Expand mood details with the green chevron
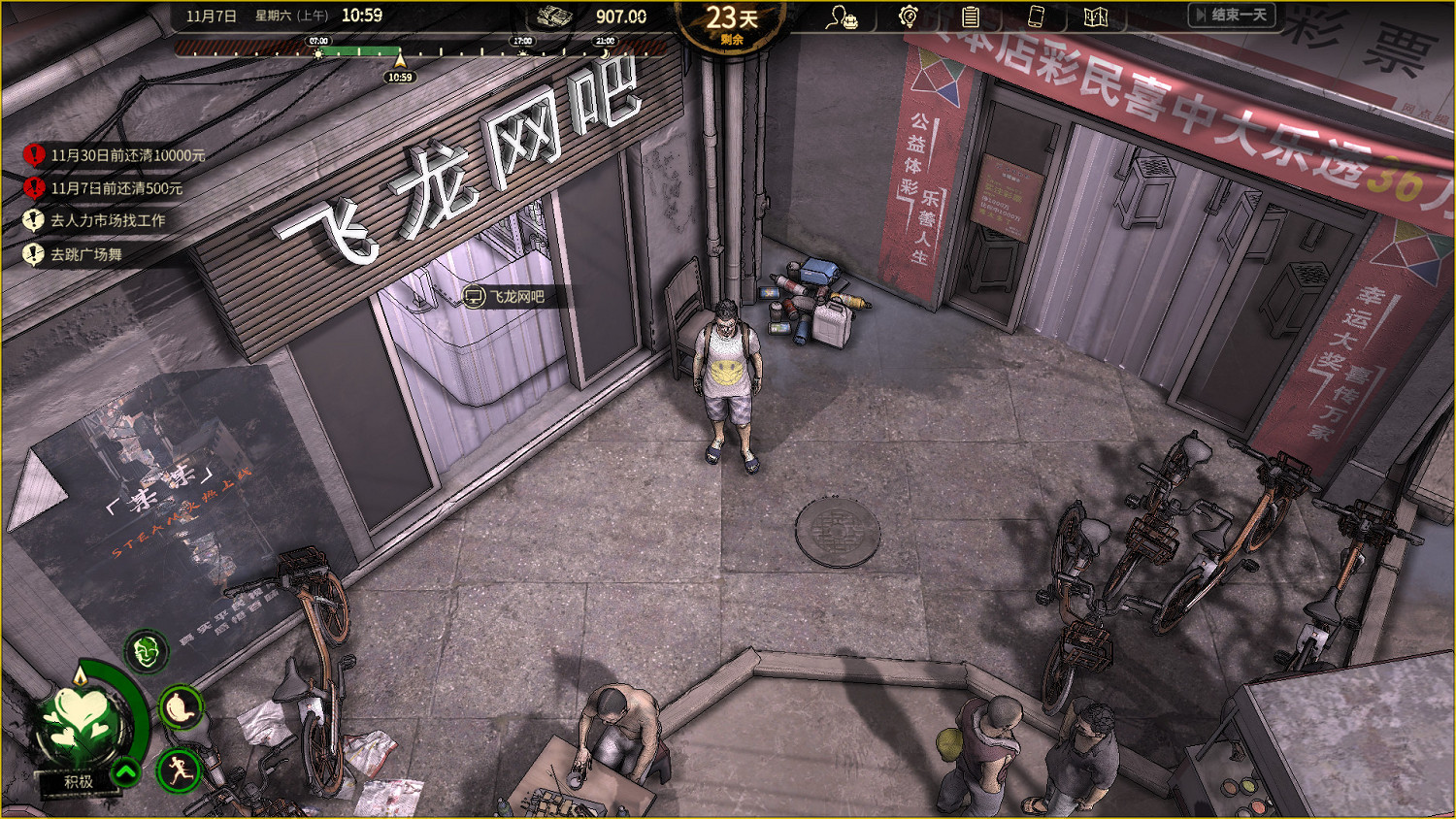 pos(124,773)
